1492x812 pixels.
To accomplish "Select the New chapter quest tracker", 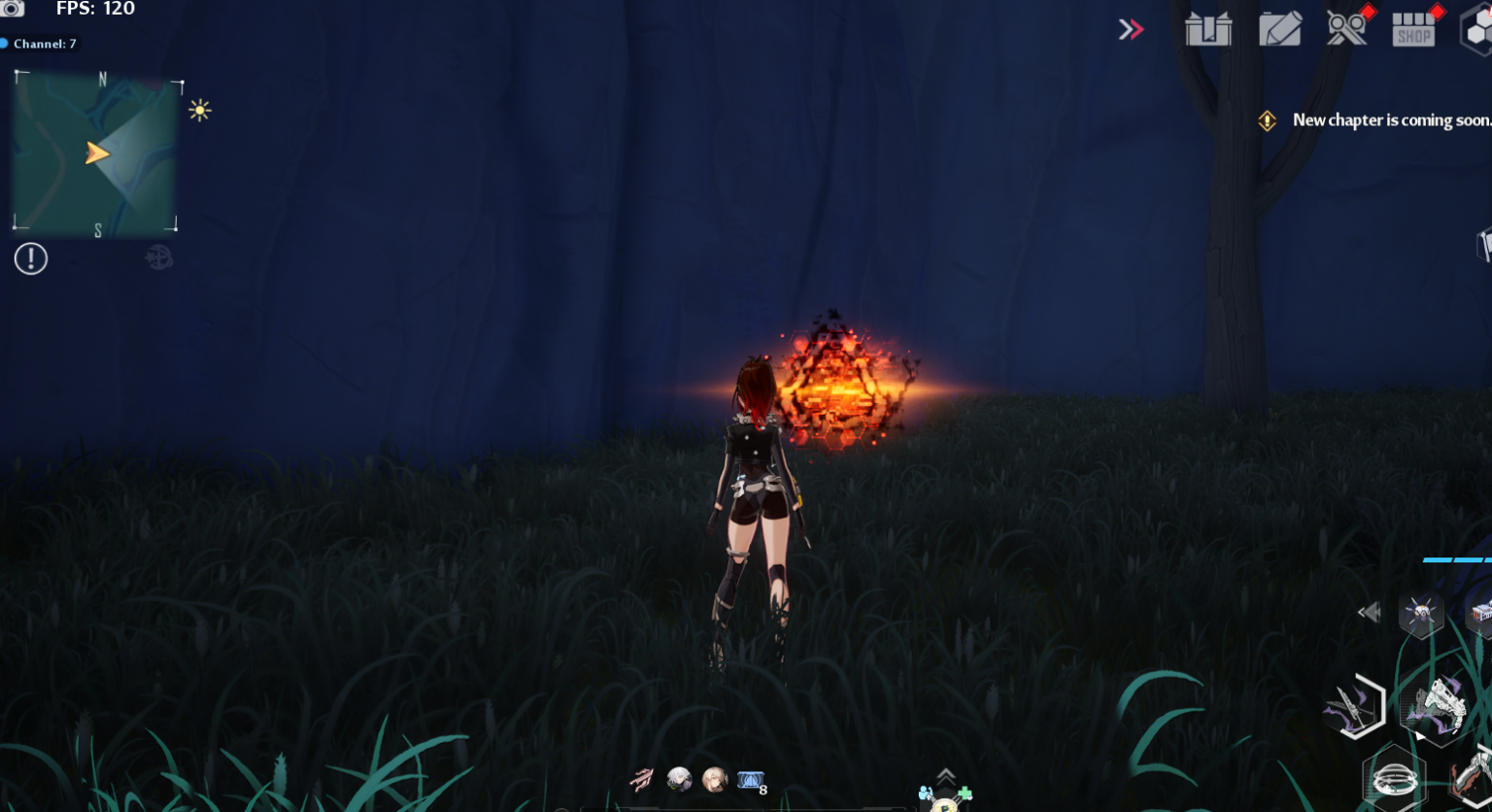I will [1389, 120].
